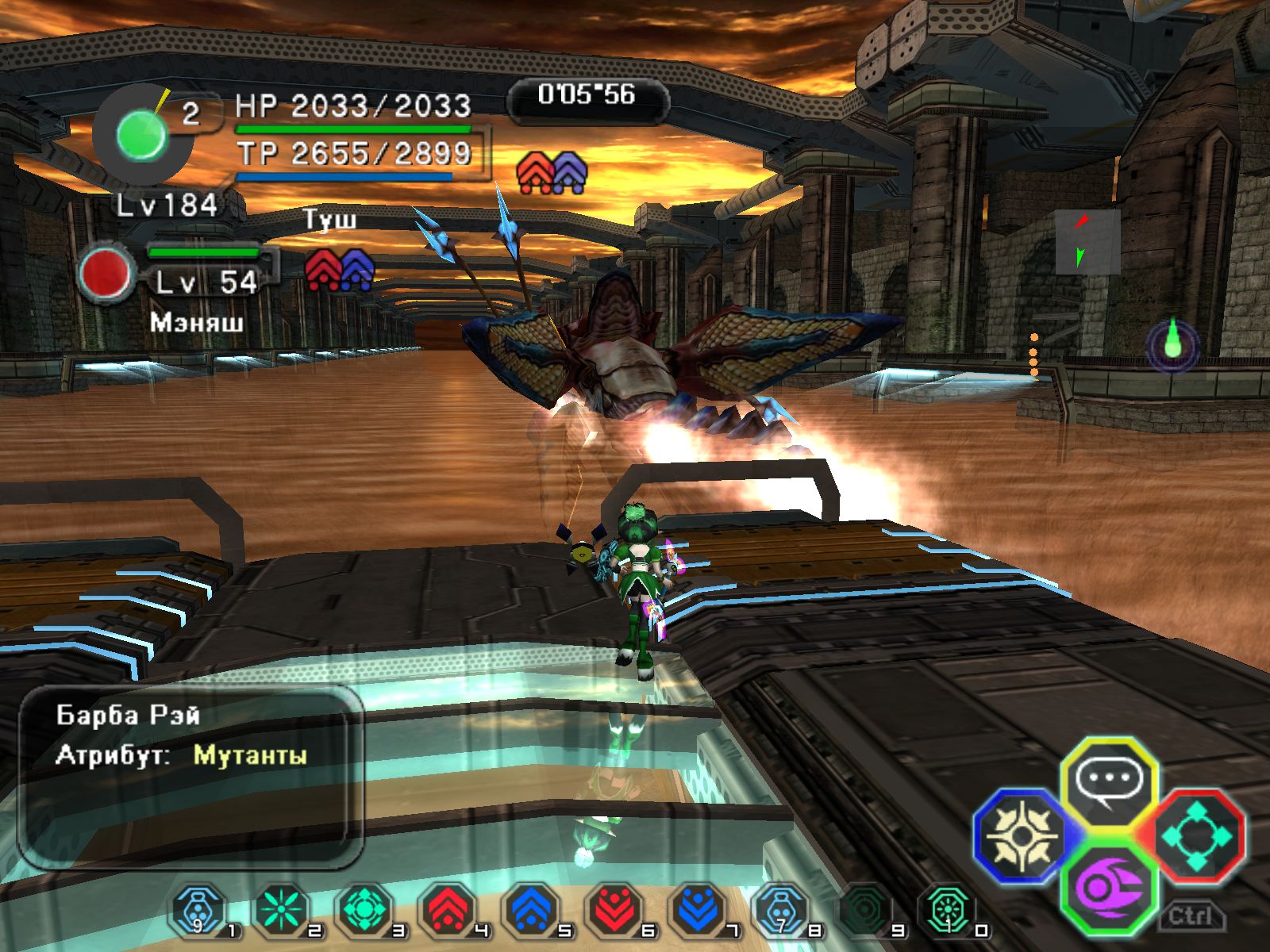Activate the blue upward-arrow buff in slot 5
Screen dimensions: 1270x952
point(530,910)
